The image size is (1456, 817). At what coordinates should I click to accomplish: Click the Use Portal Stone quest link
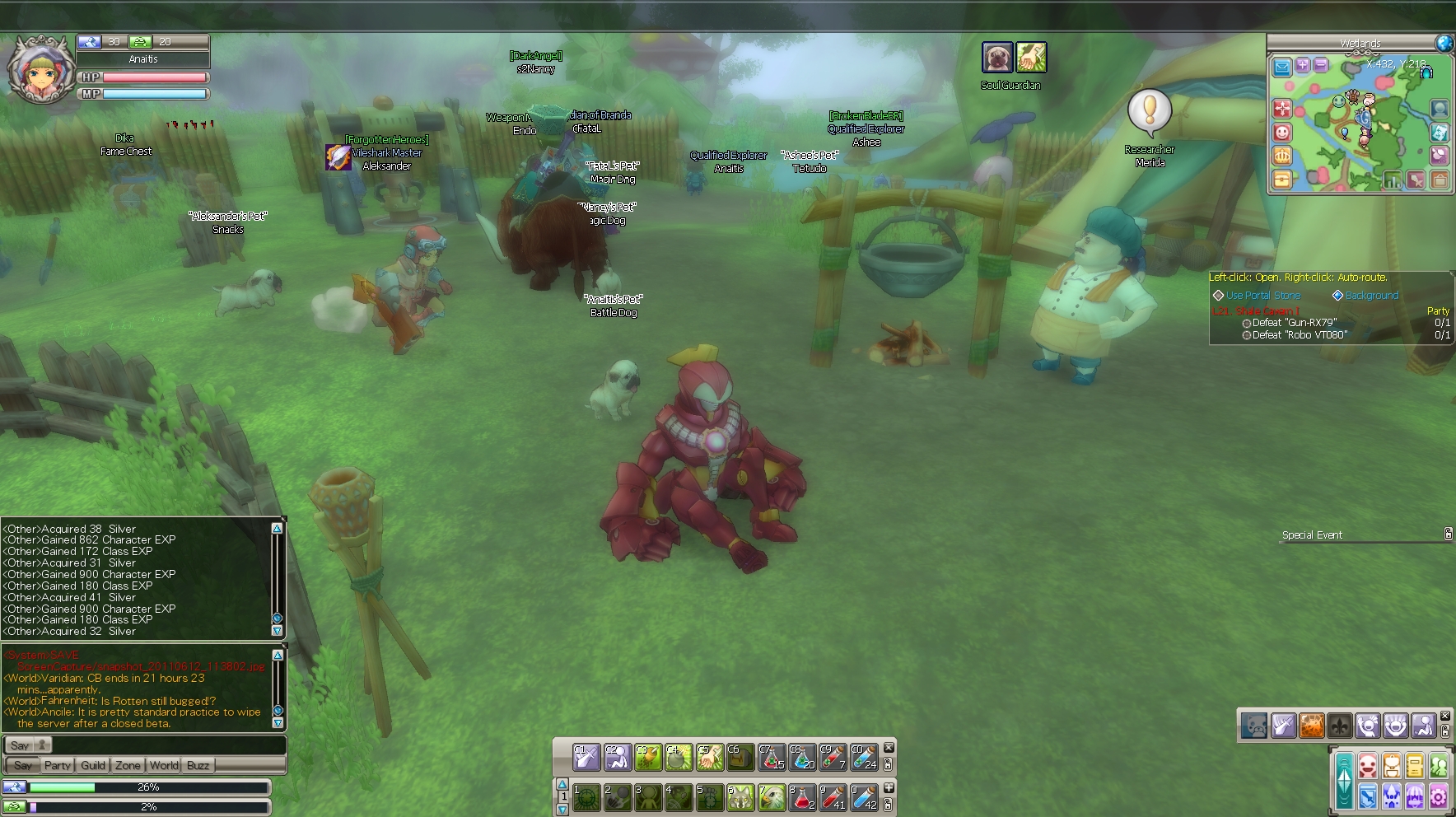click(x=1262, y=296)
